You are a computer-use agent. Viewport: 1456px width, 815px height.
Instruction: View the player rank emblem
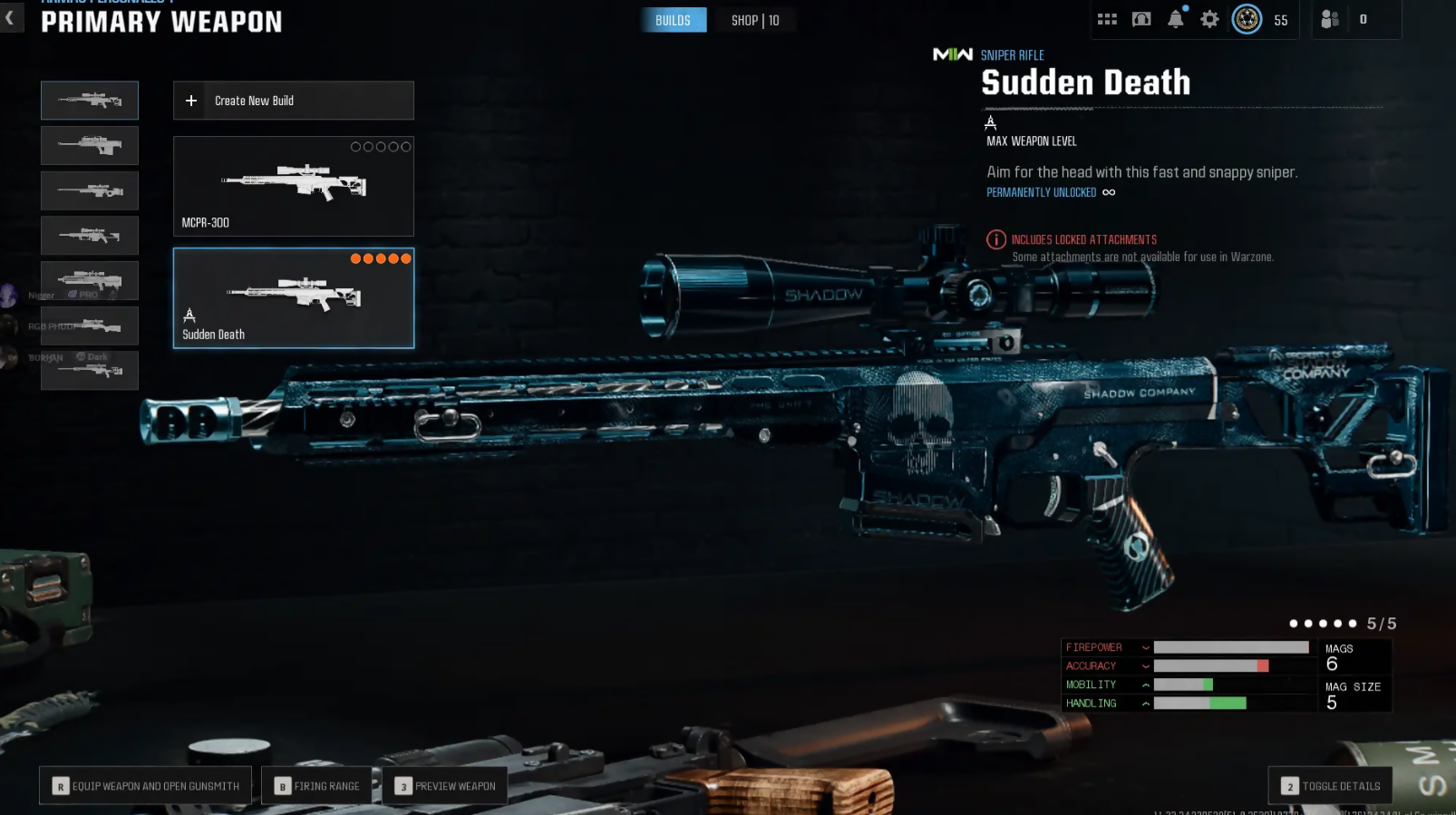click(1247, 19)
